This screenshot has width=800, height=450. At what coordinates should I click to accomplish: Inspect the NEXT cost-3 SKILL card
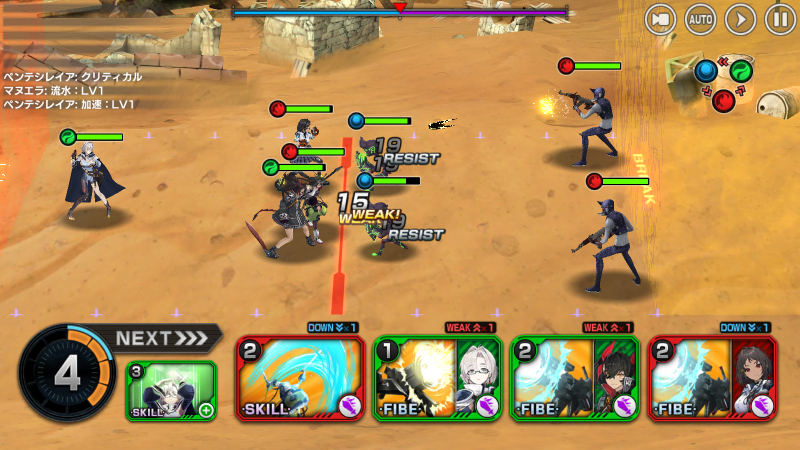(x=171, y=391)
